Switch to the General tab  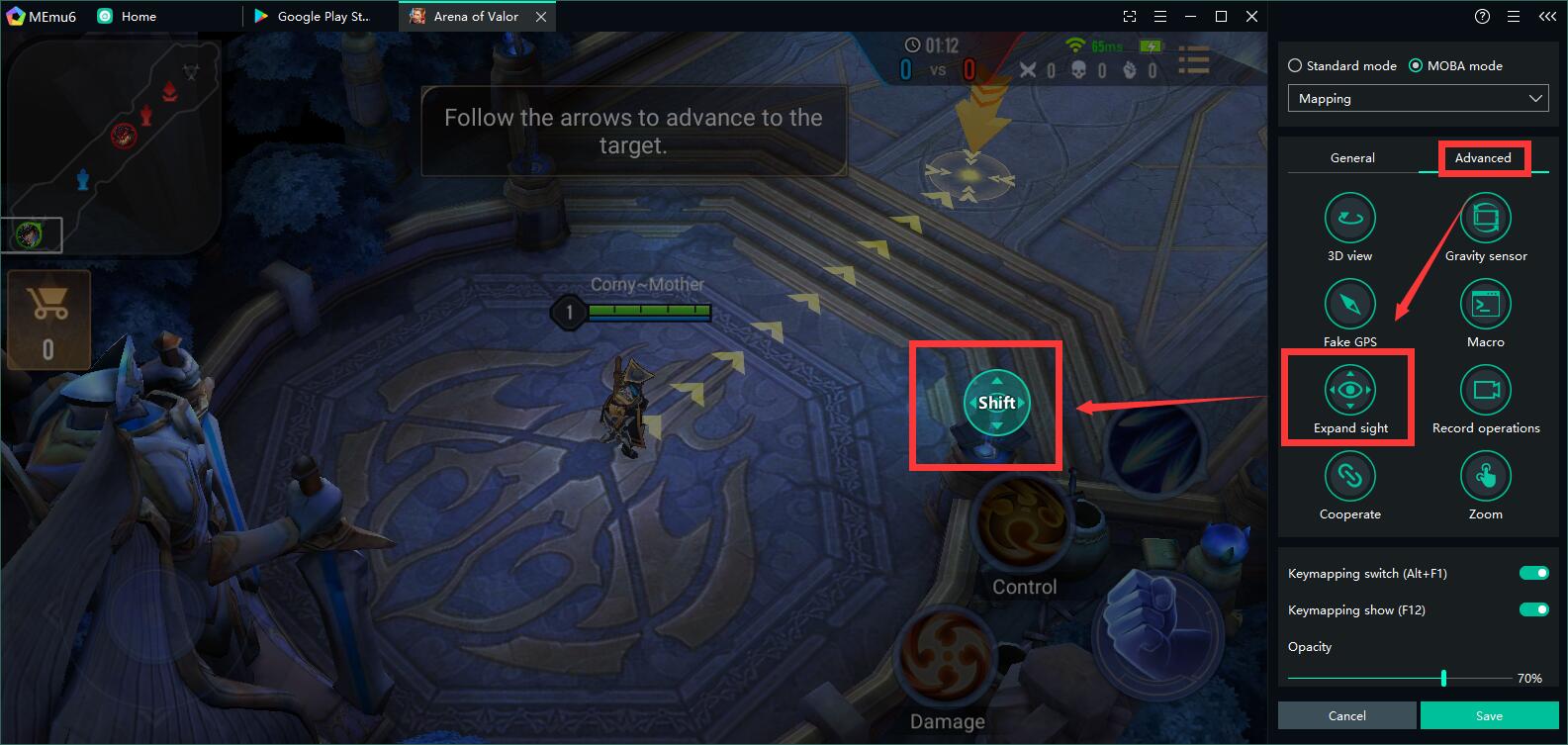pyautogui.click(x=1352, y=158)
